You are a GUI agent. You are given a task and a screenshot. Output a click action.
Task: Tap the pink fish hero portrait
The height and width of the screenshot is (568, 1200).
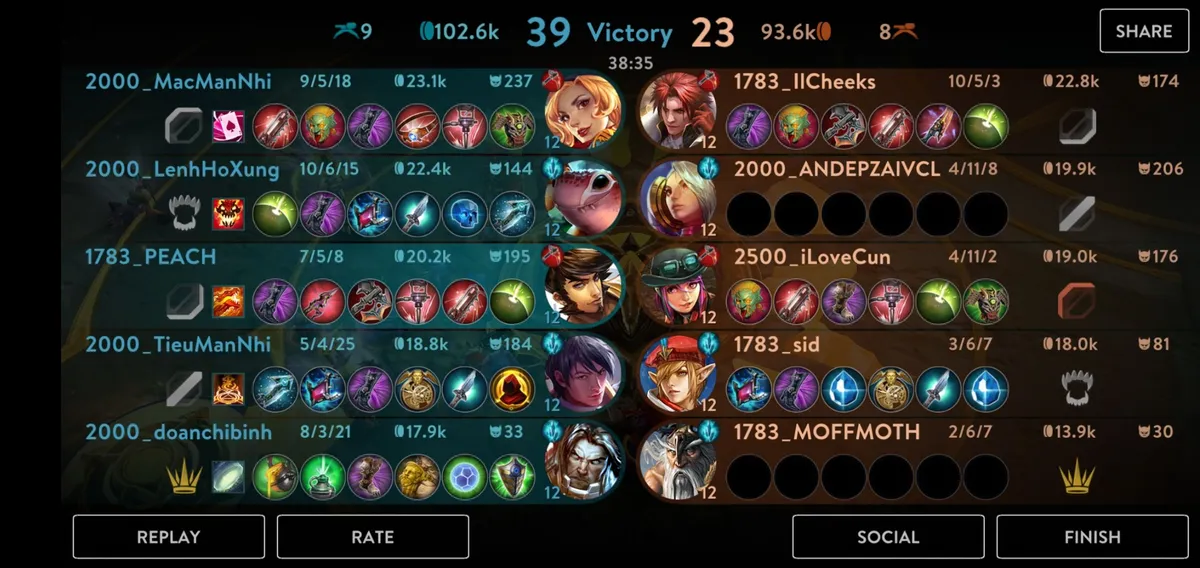[583, 199]
